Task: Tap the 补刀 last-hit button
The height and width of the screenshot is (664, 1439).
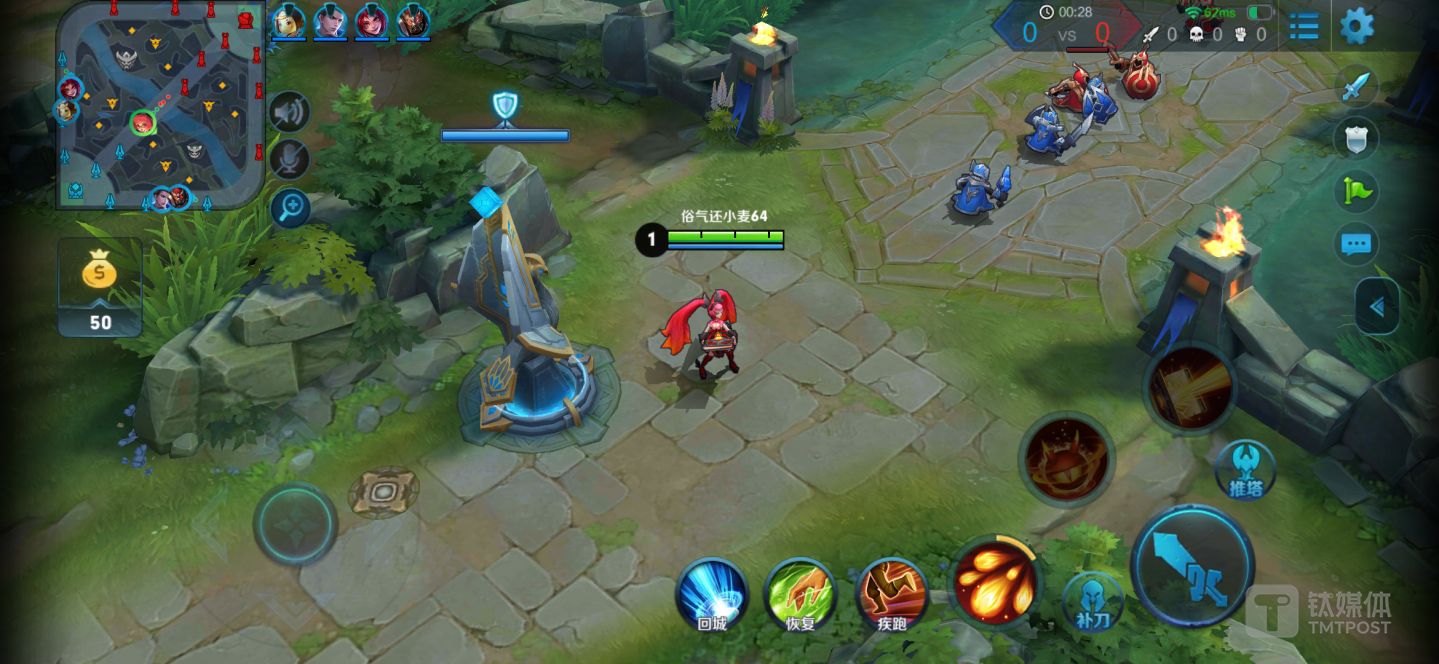Action: (x=1092, y=601)
